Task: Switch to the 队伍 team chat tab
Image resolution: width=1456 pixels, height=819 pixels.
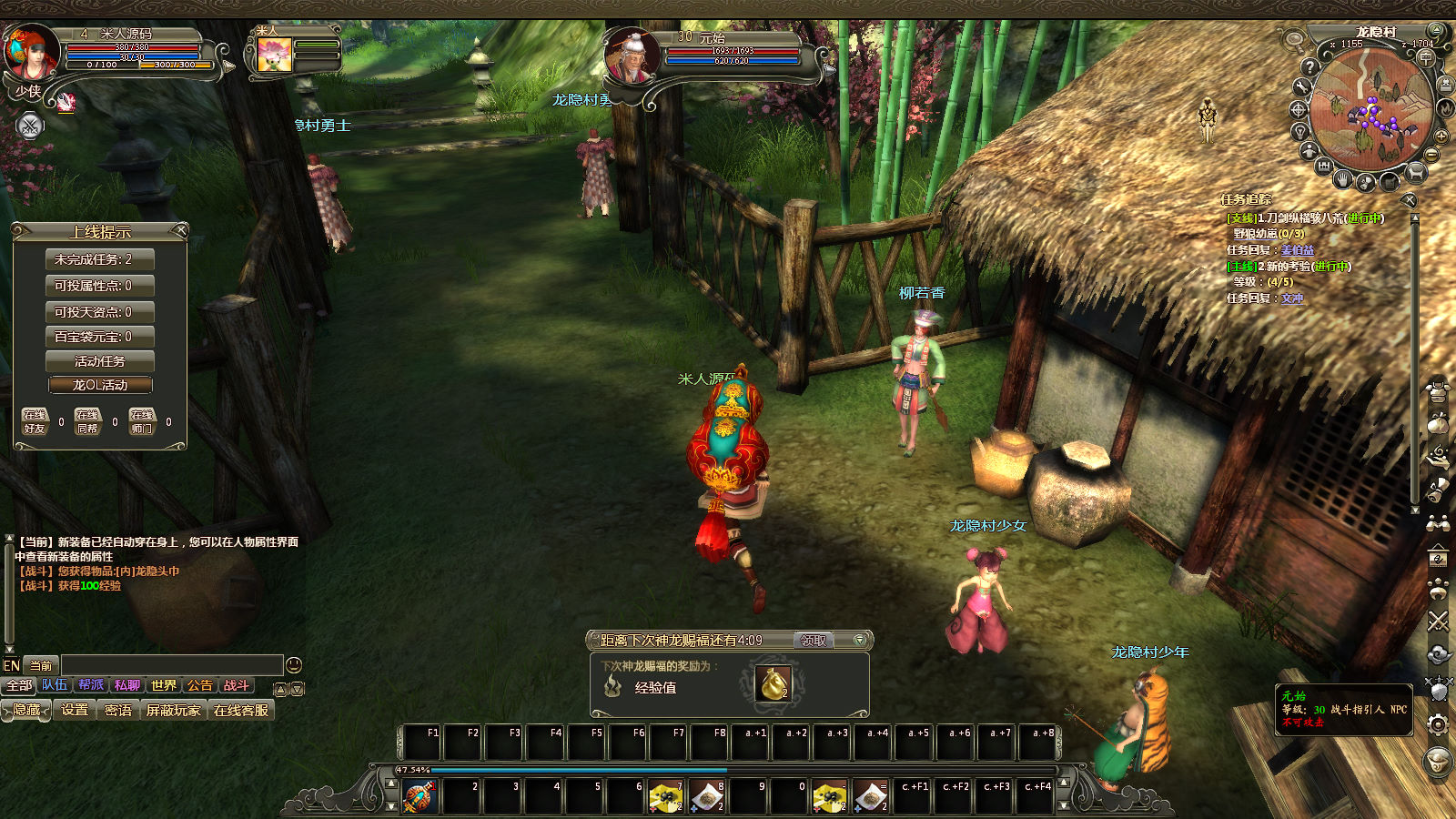Action: point(55,685)
